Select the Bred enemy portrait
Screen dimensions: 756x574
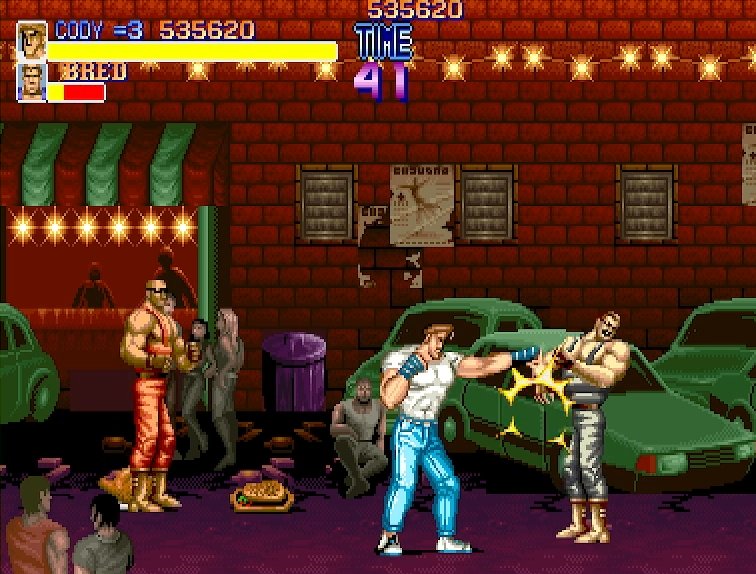pos(31,83)
